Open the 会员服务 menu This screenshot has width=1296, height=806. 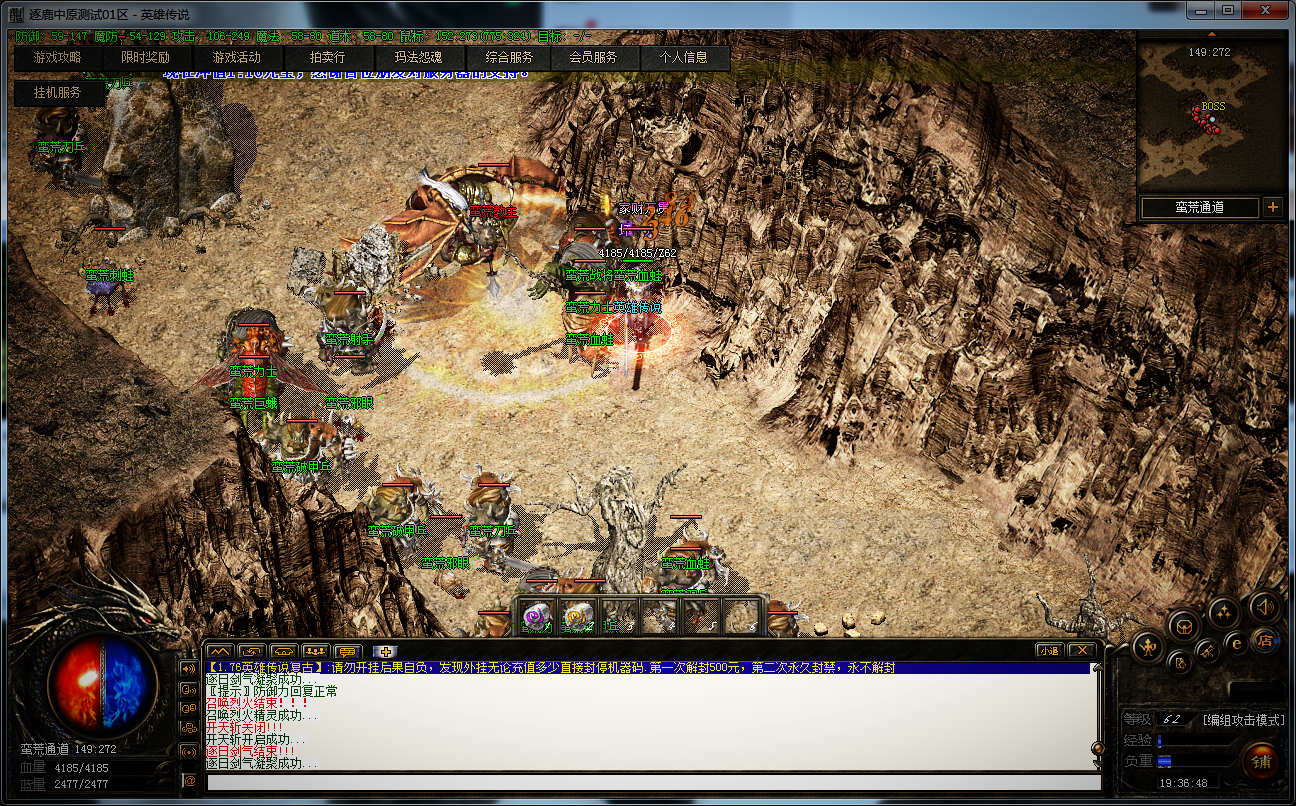click(x=594, y=58)
